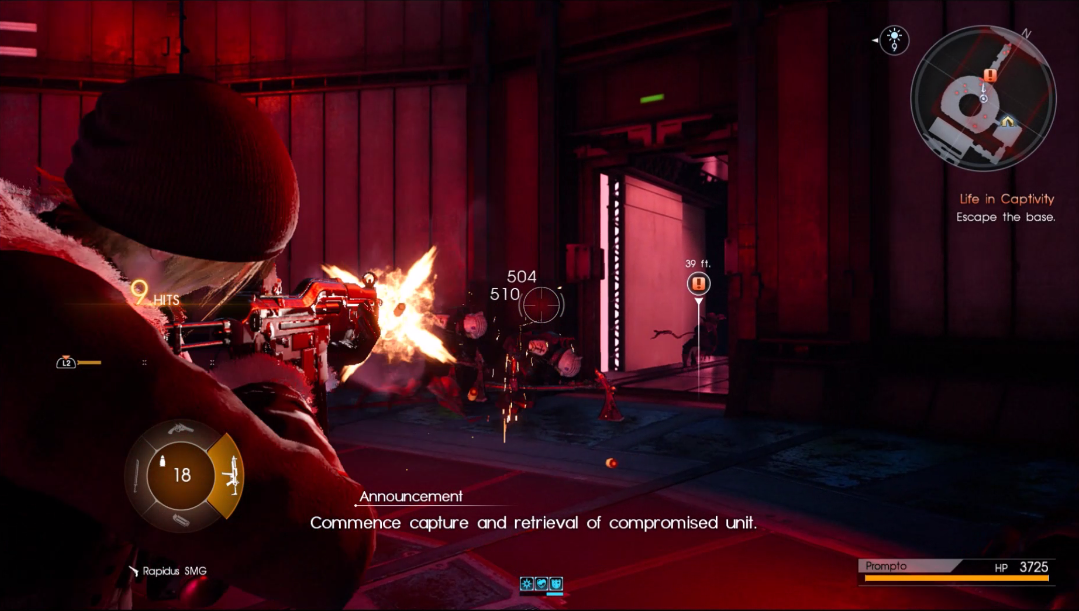Select the revolver slot on the weapon wheel
Image resolution: width=1079 pixels, height=611 pixels.
[181, 430]
